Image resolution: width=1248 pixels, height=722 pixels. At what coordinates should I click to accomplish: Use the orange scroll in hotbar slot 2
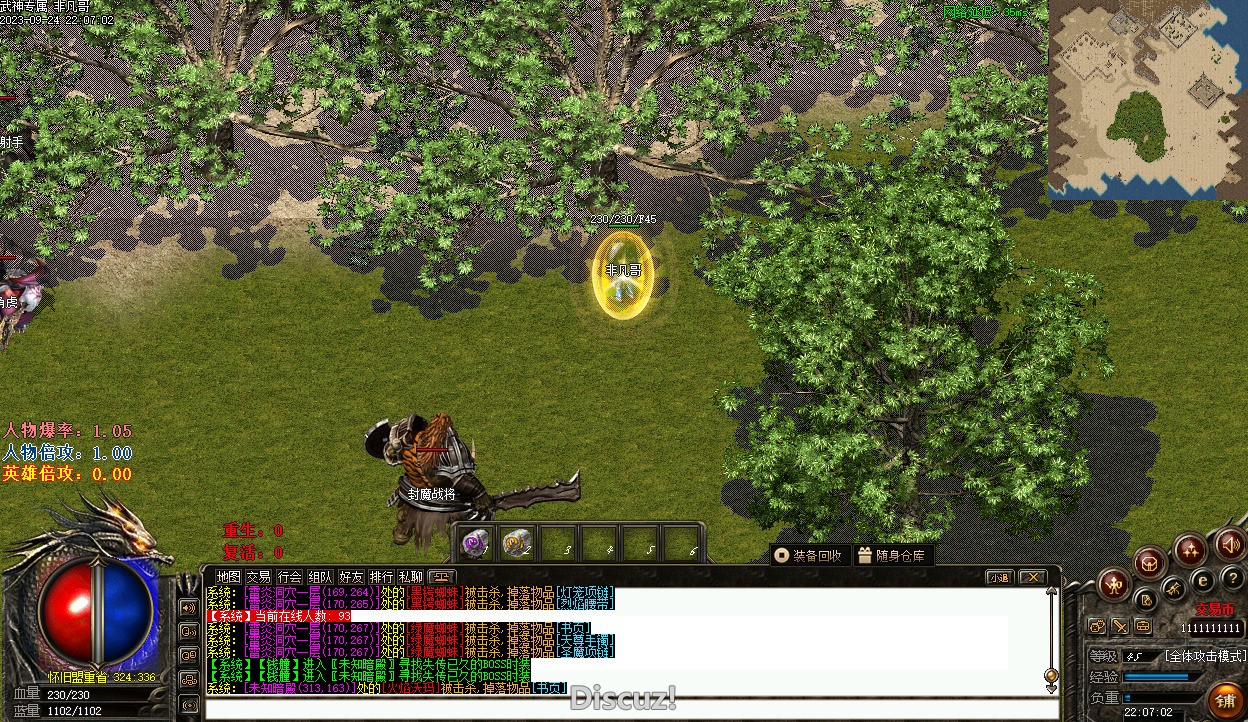tap(516, 543)
